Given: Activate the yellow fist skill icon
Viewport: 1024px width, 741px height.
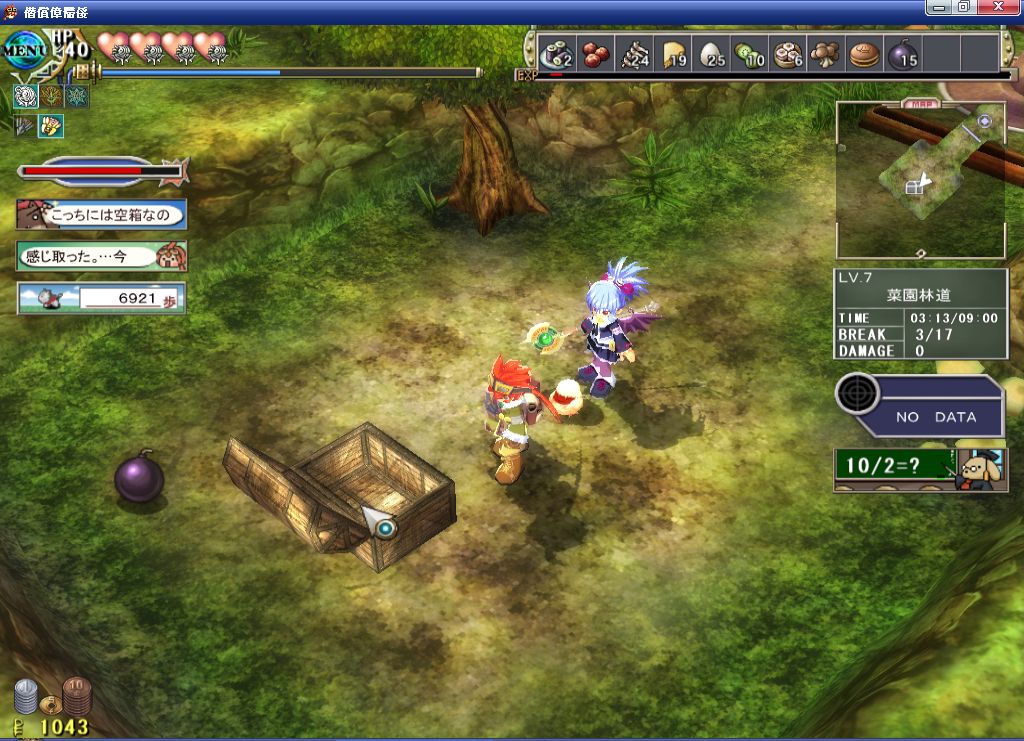Looking at the screenshot, I should coord(50,125).
